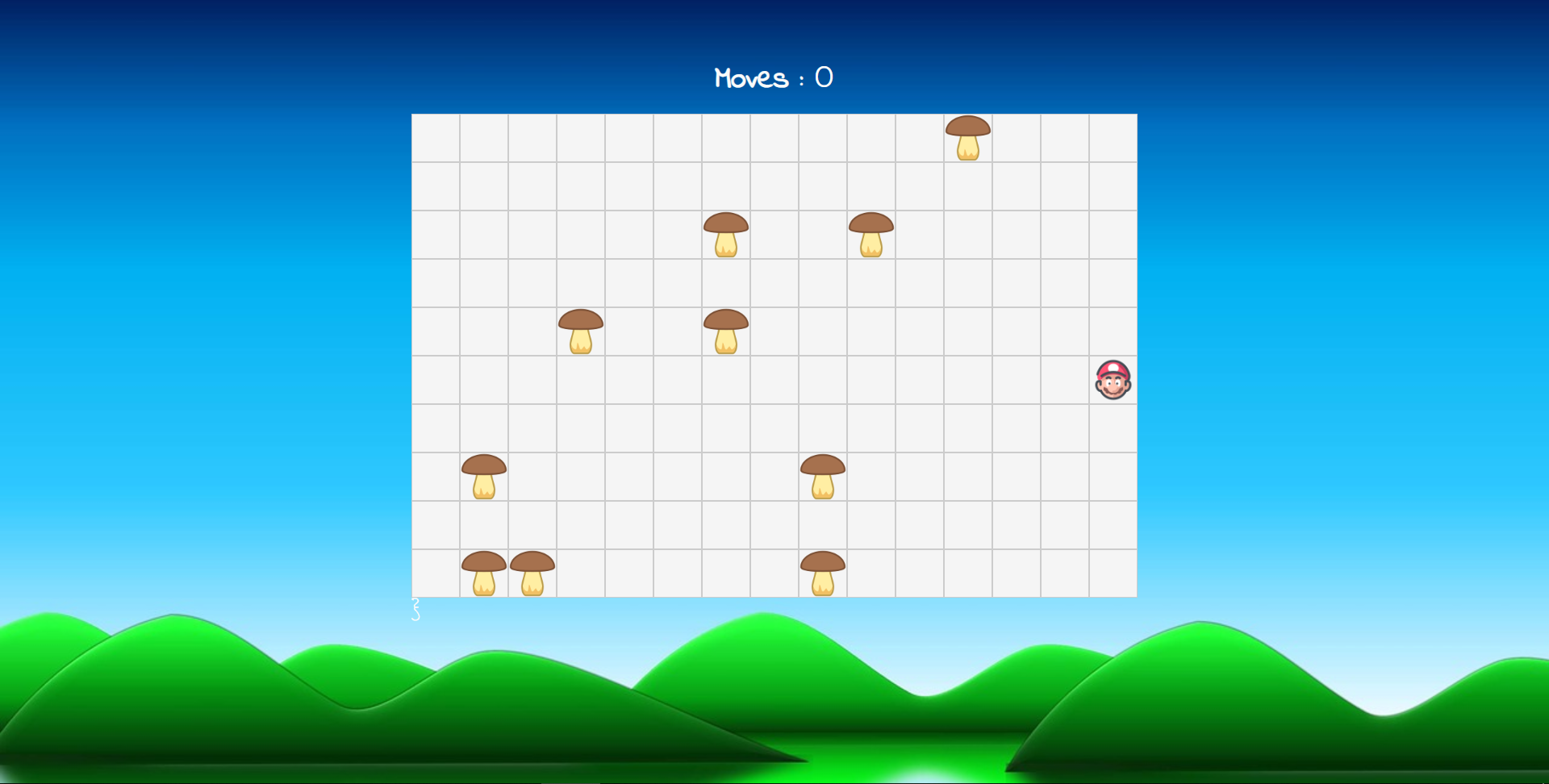Click the left mushroom of the middle-row pair

(x=581, y=331)
